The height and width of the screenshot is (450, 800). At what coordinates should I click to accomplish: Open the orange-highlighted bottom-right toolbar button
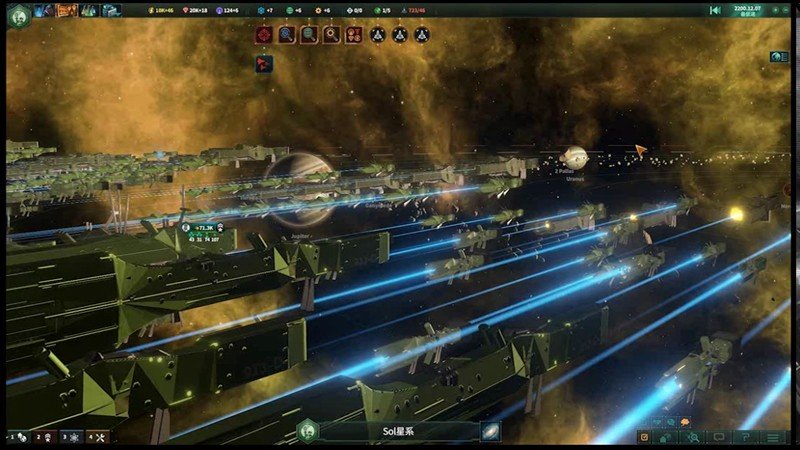tap(647, 437)
